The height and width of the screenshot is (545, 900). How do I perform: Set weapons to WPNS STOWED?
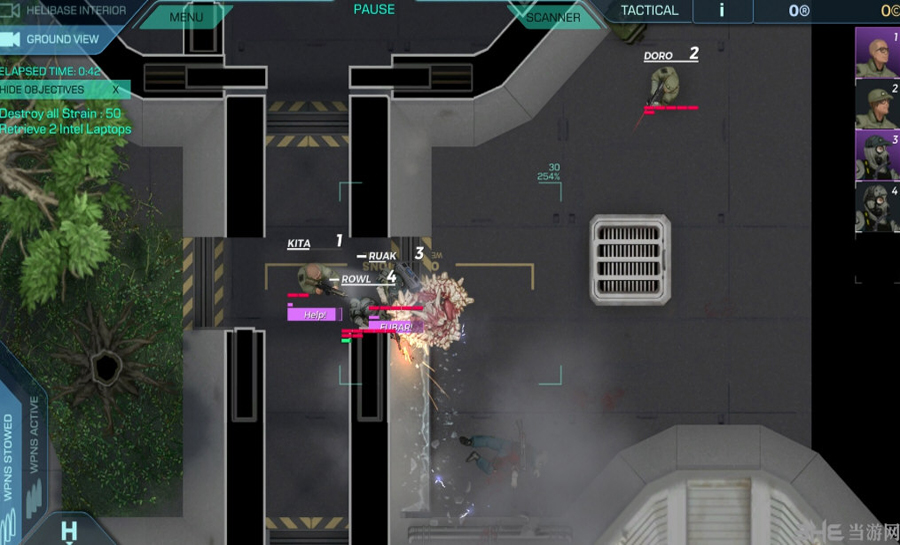click(9, 457)
